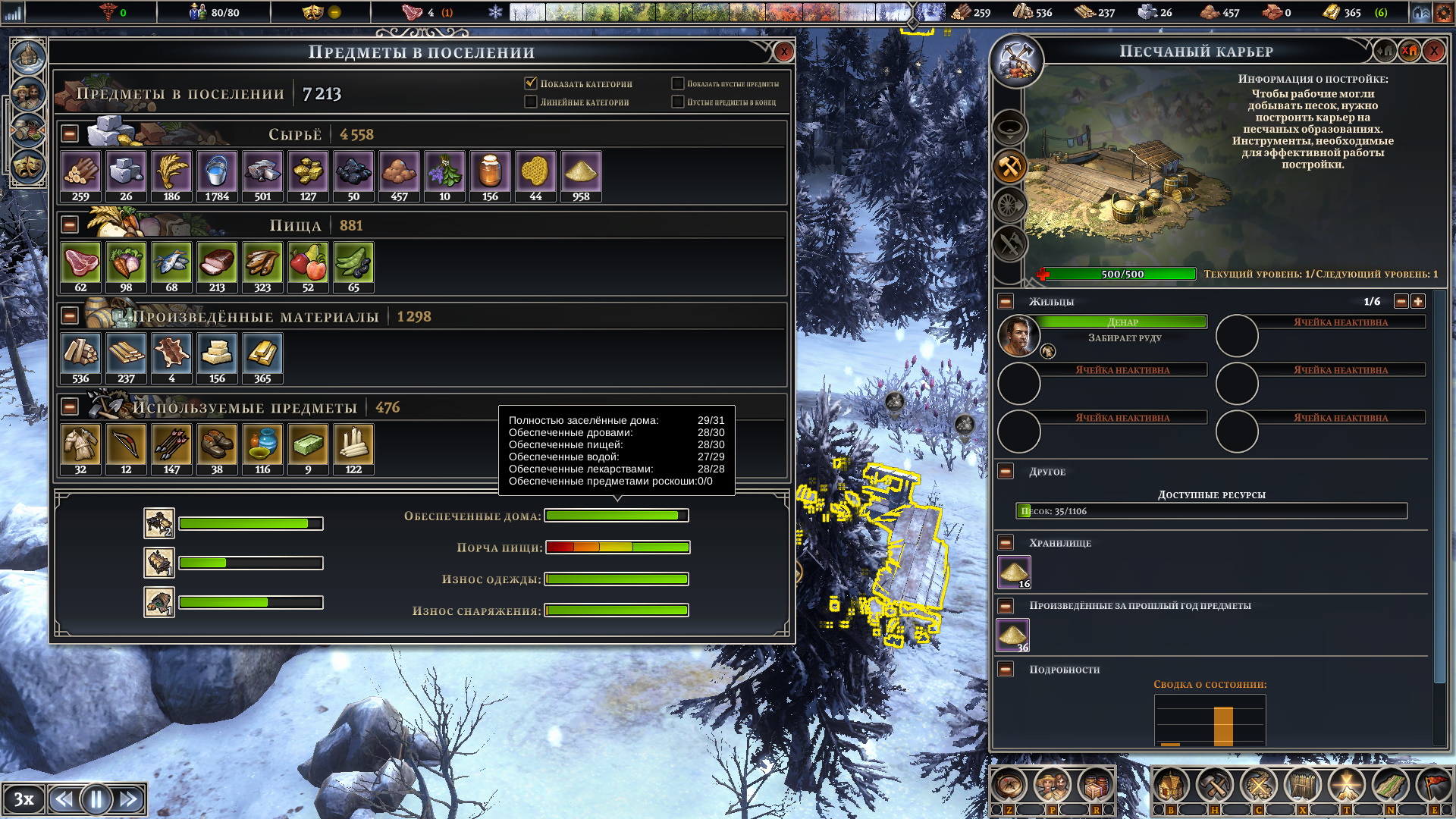Collapse the Пища category
The height and width of the screenshot is (819, 1456).
(70, 225)
